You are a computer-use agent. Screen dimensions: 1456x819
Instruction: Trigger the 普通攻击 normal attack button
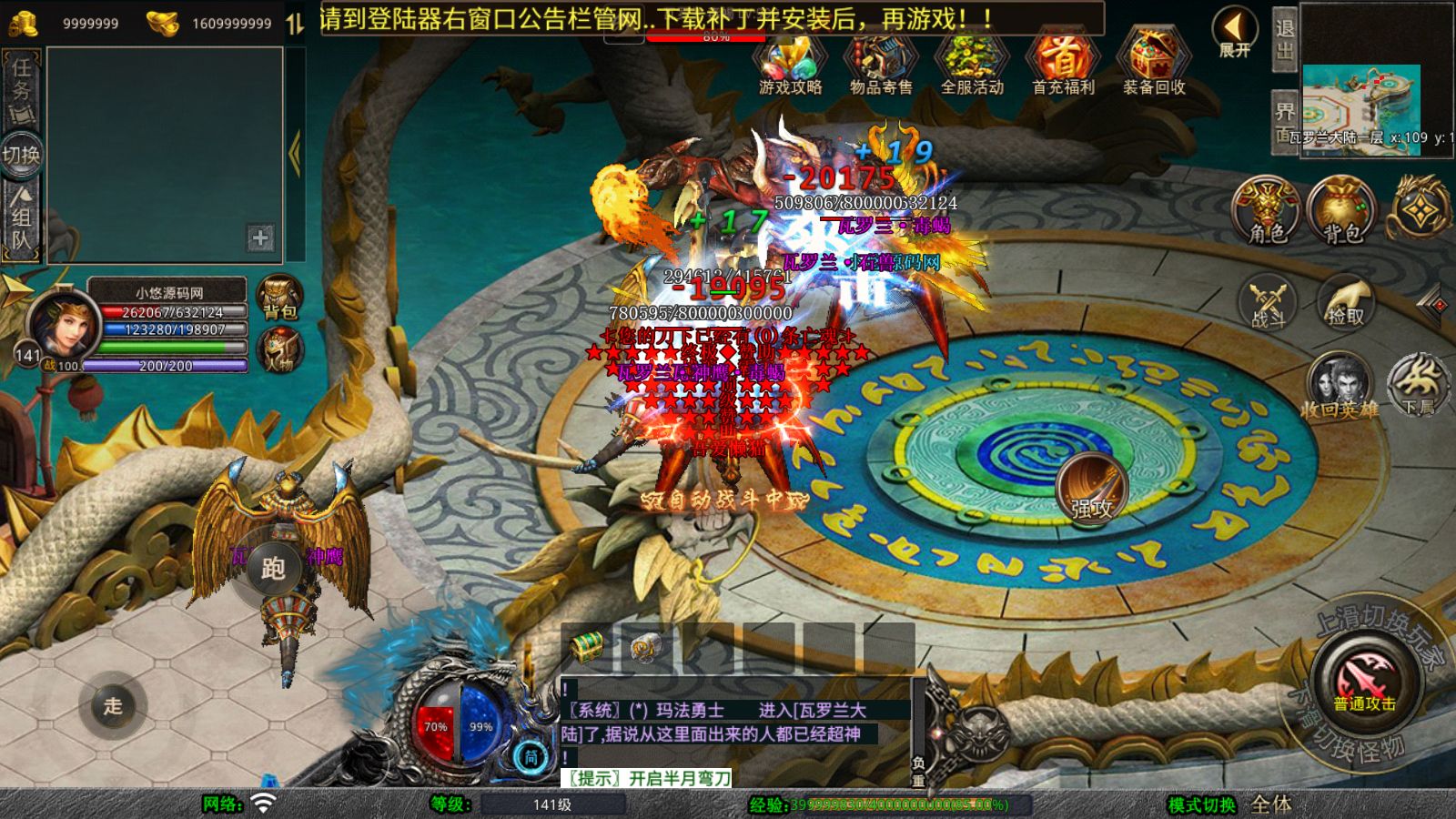pos(1365,684)
